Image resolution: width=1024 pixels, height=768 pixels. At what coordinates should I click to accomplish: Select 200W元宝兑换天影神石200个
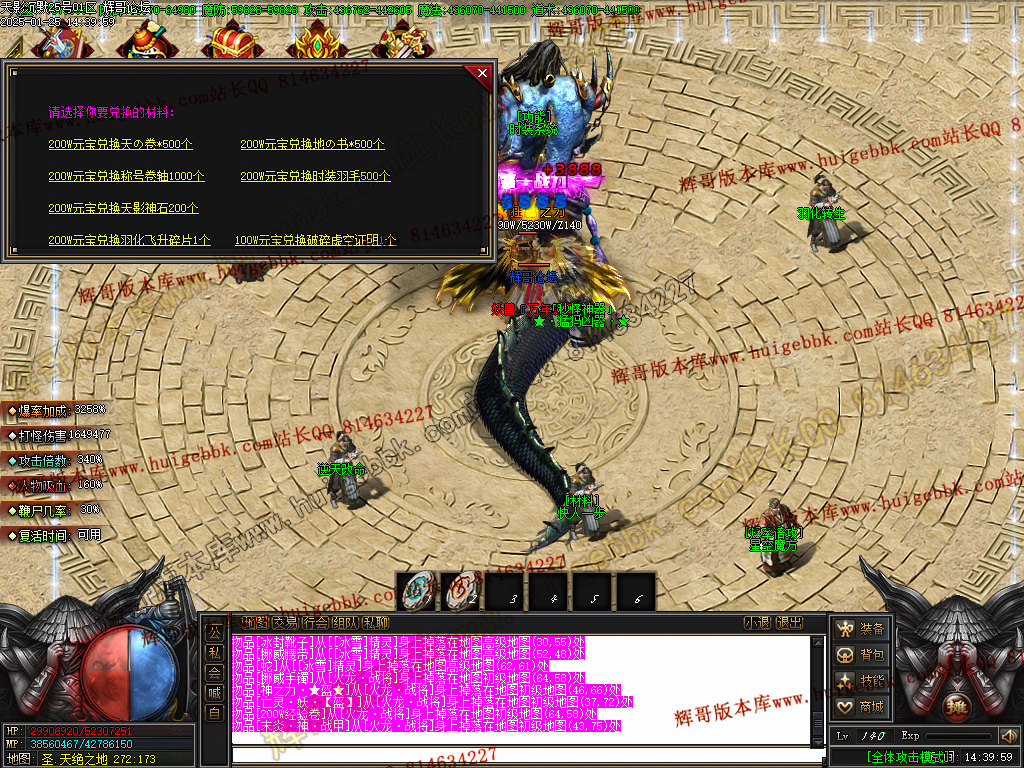coord(123,208)
